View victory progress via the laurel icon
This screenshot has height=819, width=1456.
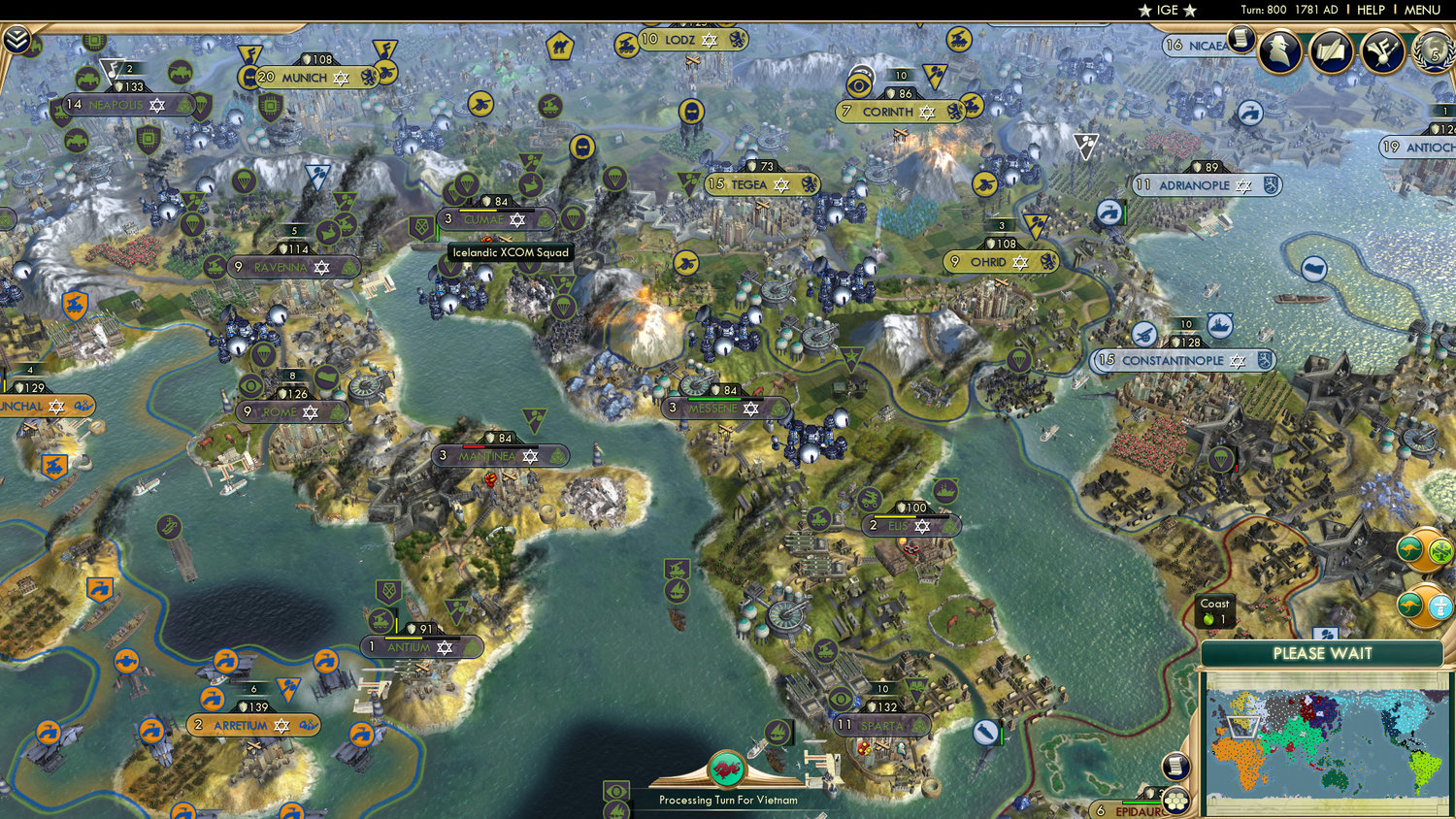click(x=1435, y=53)
